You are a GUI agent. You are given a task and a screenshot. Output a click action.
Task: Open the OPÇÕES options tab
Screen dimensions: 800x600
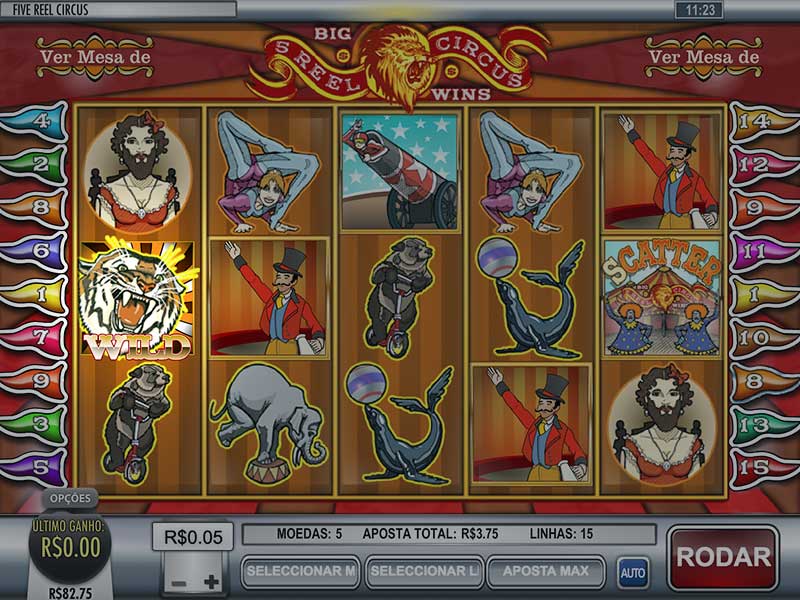71,497
